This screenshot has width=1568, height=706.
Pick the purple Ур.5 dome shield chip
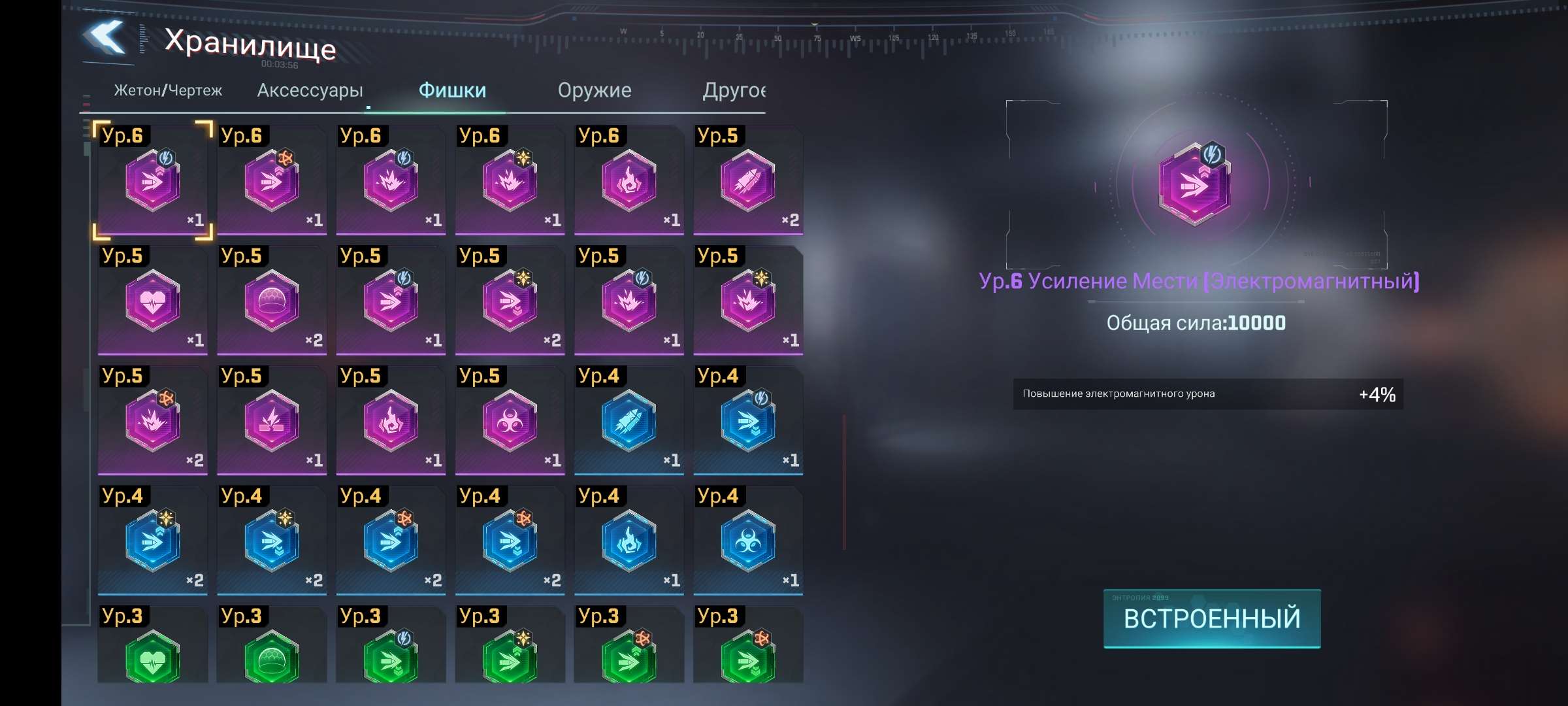click(272, 301)
